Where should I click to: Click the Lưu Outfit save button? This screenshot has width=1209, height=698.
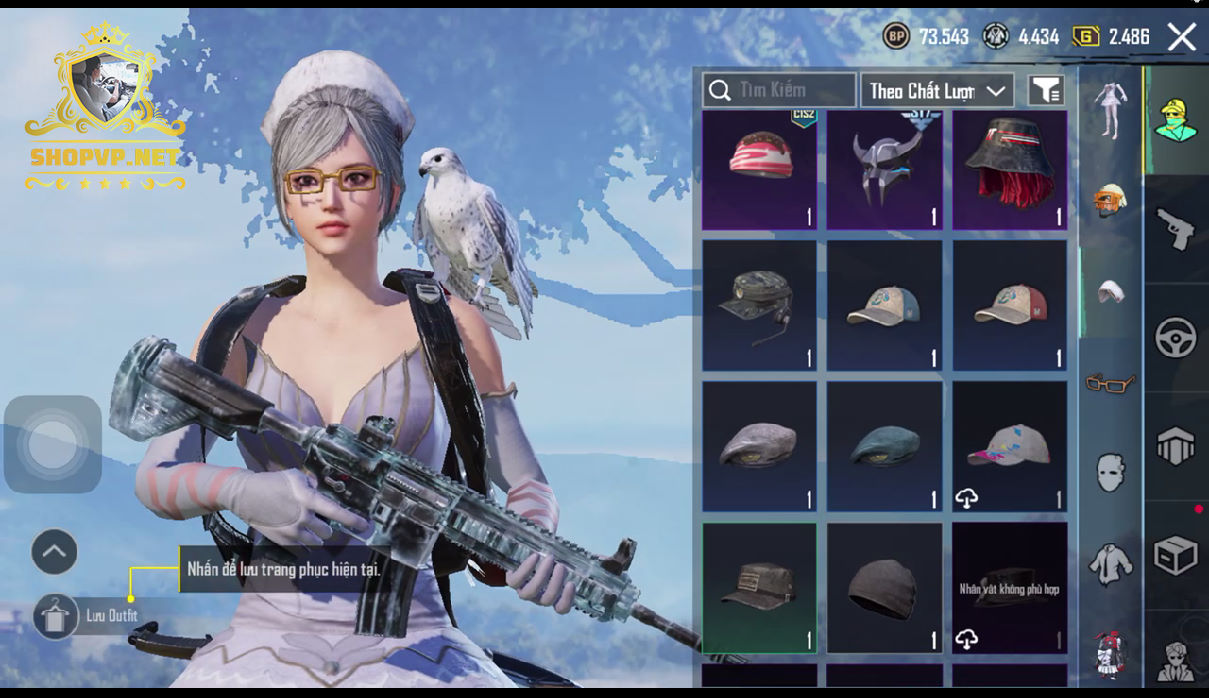[x=55, y=616]
